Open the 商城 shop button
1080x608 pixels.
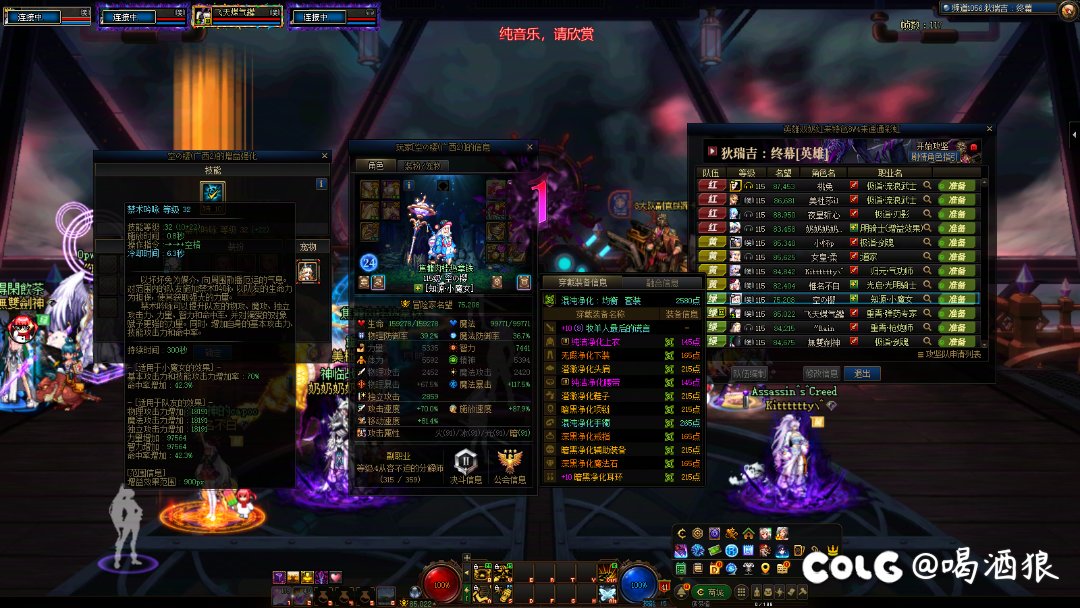[712, 592]
